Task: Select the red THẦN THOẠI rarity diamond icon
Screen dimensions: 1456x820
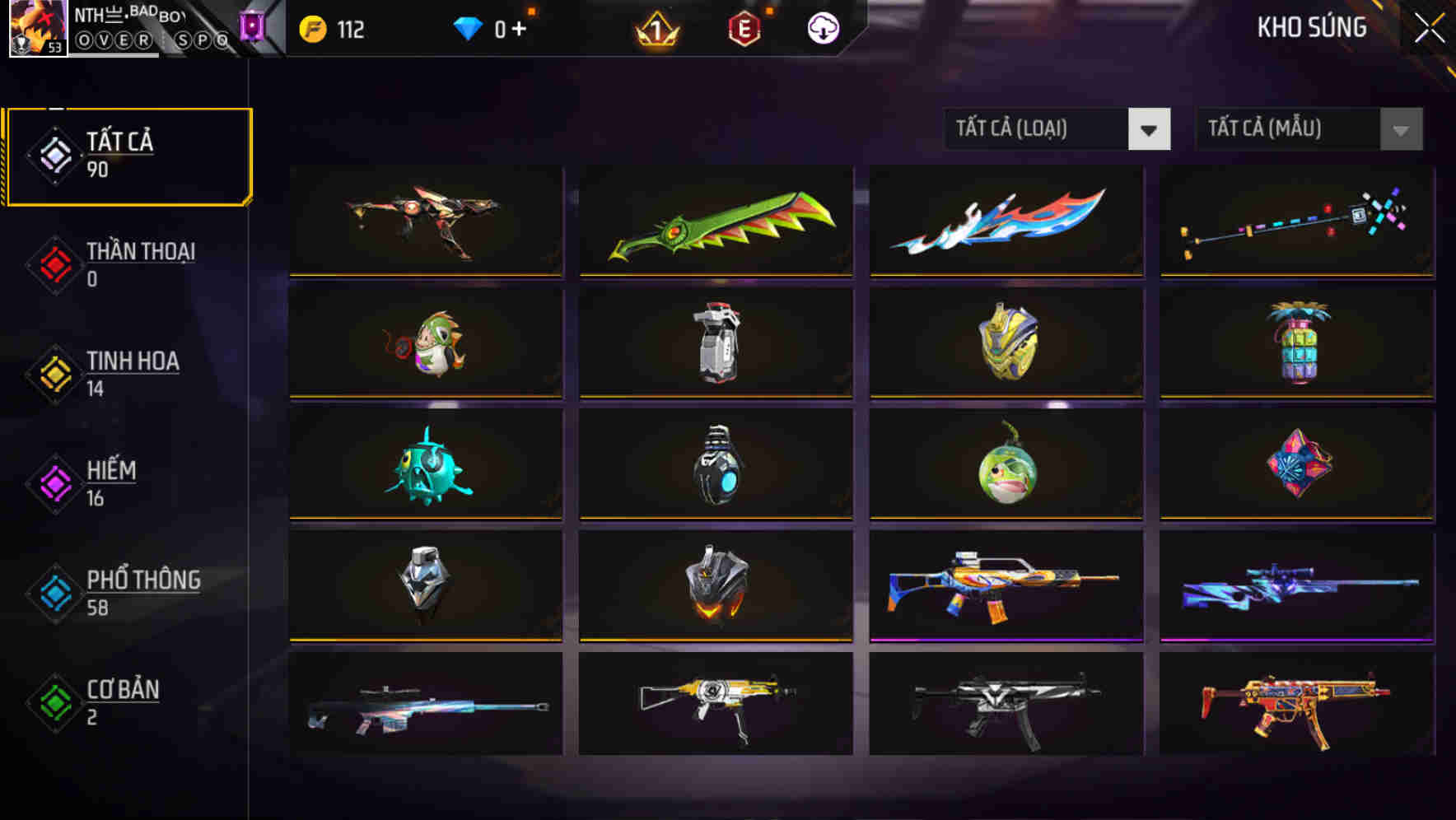Action: pos(53,265)
